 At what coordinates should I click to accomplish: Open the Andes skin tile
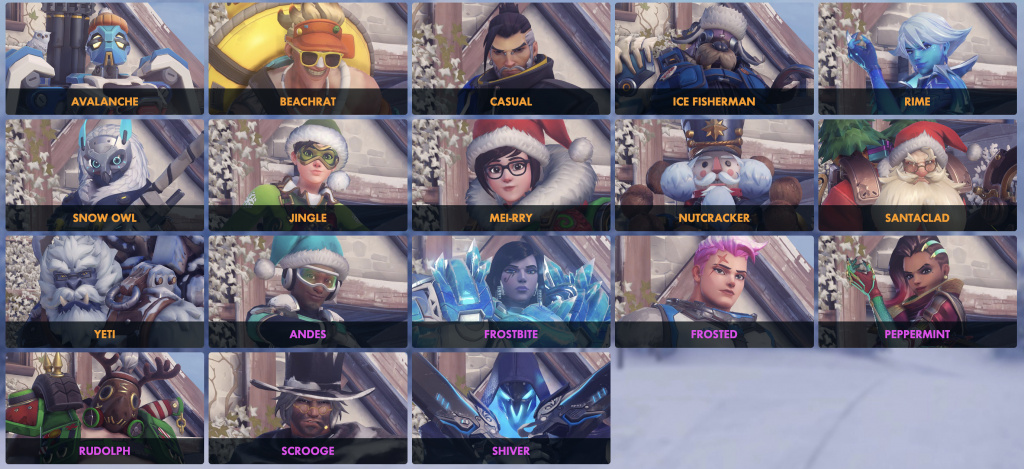tap(307, 291)
